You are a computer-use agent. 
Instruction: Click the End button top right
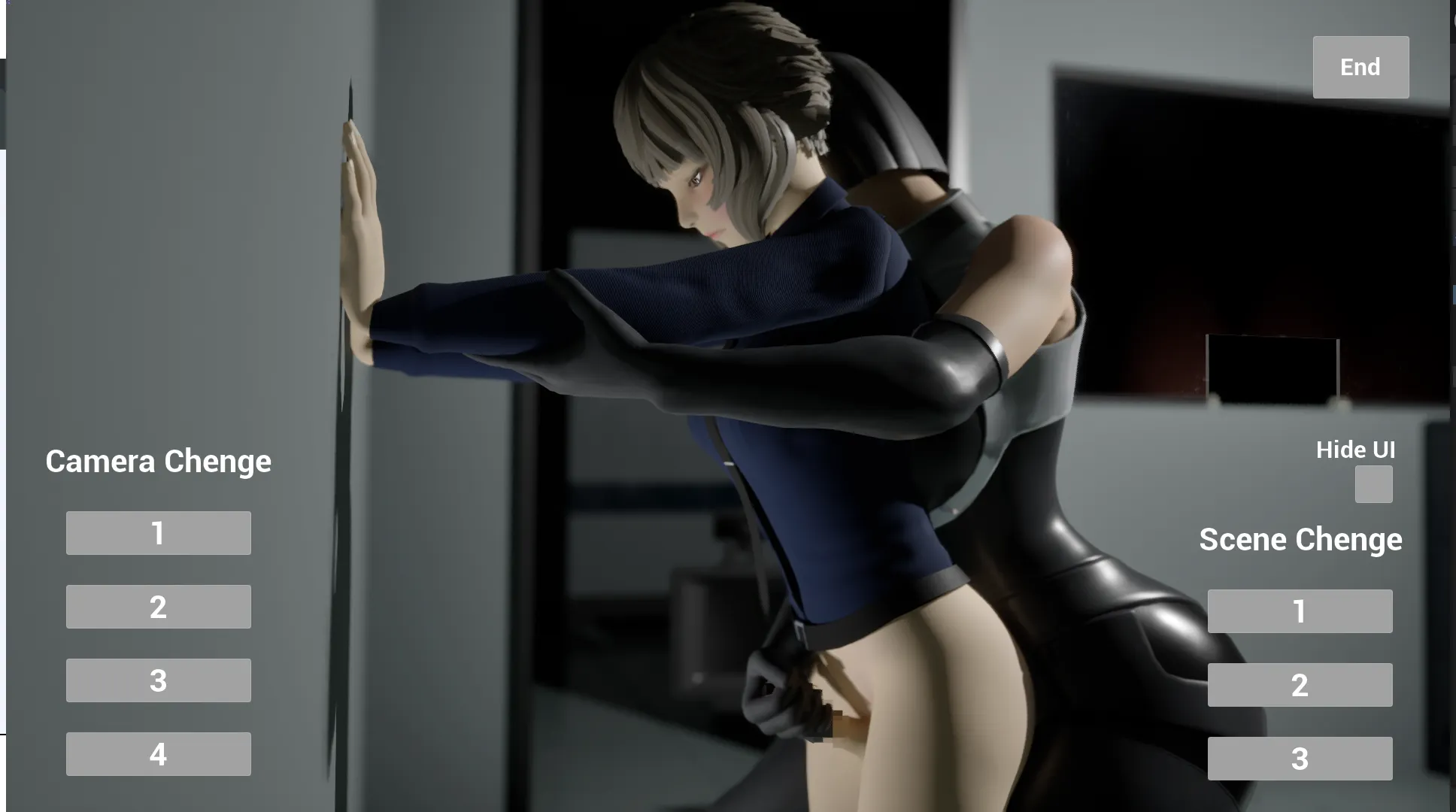pos(1360,67)
